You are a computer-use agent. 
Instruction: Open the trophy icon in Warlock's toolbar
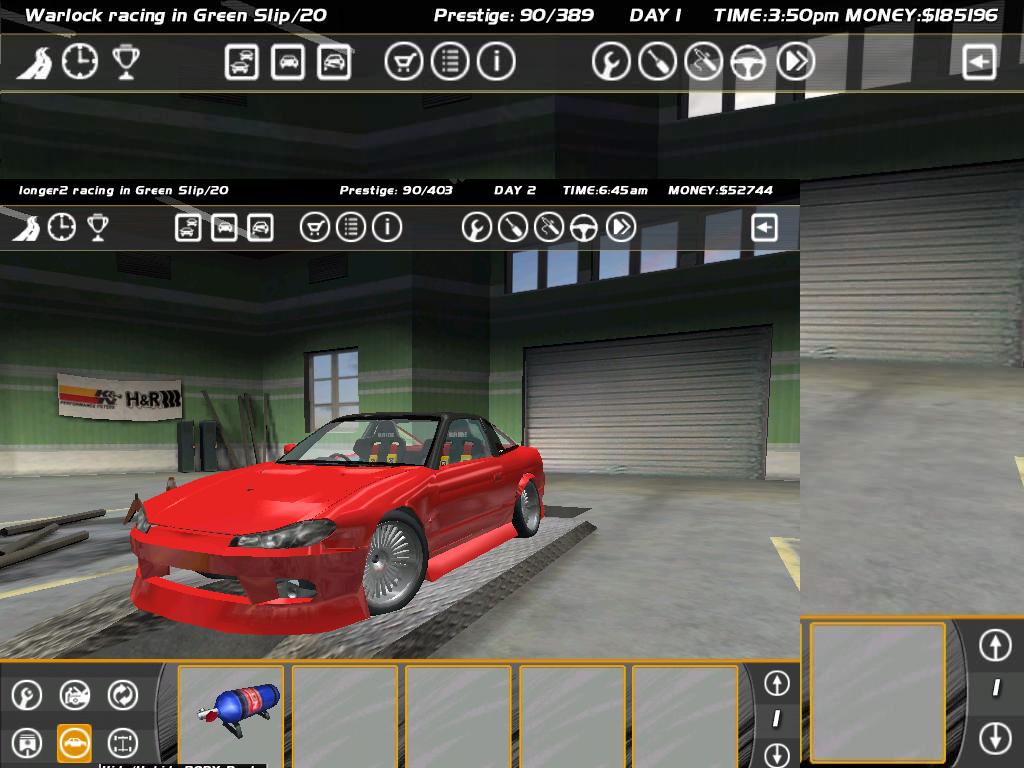click(125, 62)
